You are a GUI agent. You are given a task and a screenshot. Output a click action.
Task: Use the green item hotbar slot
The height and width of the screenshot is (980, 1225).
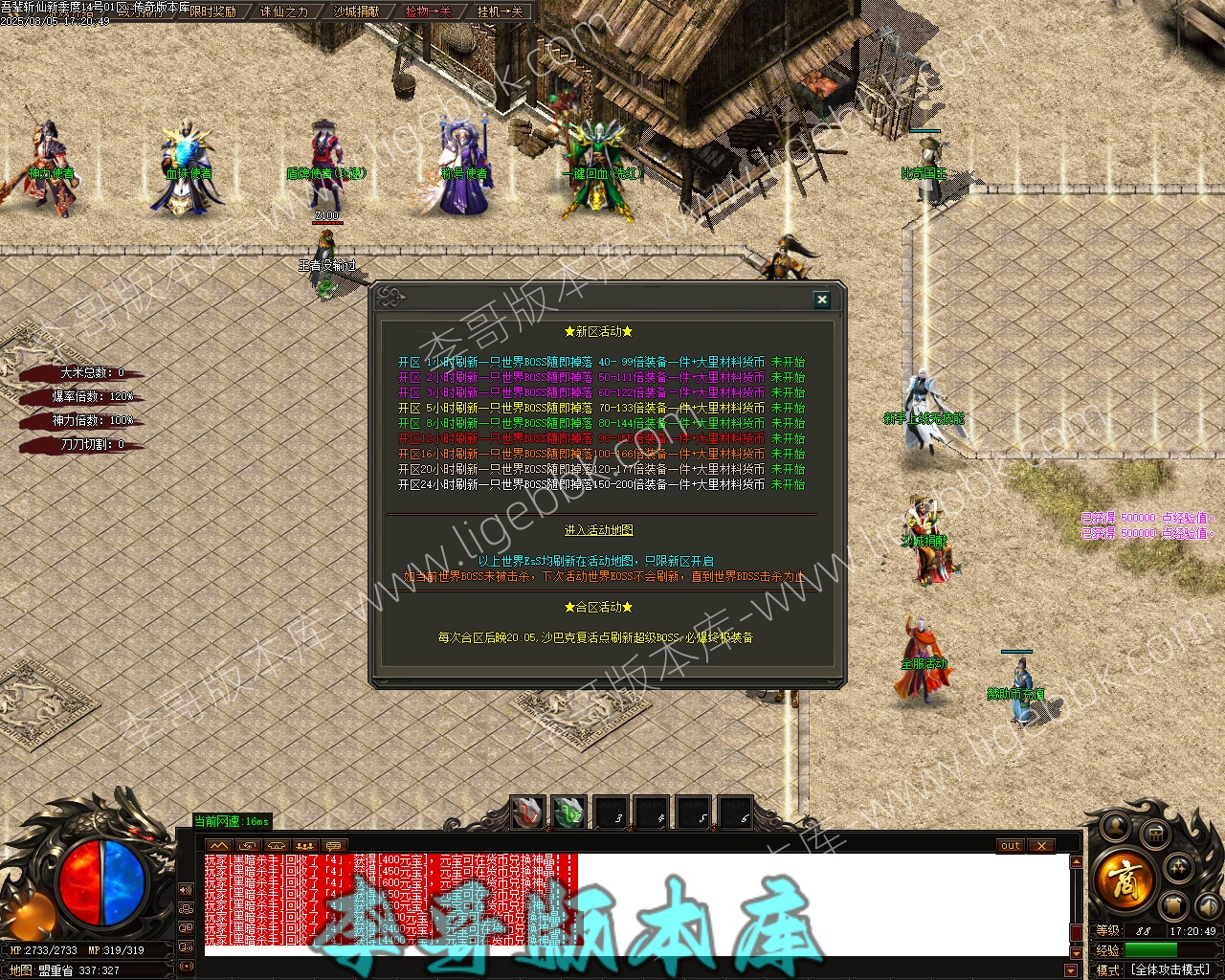[568, 813]
